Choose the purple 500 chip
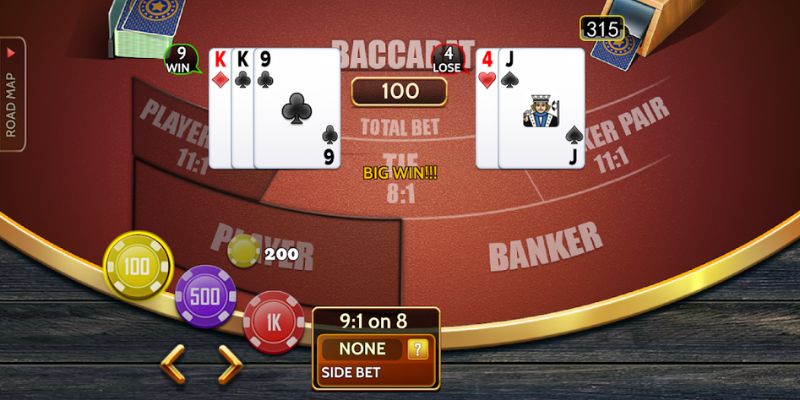Screen dimensions: 800x400 tap(205, 296)
